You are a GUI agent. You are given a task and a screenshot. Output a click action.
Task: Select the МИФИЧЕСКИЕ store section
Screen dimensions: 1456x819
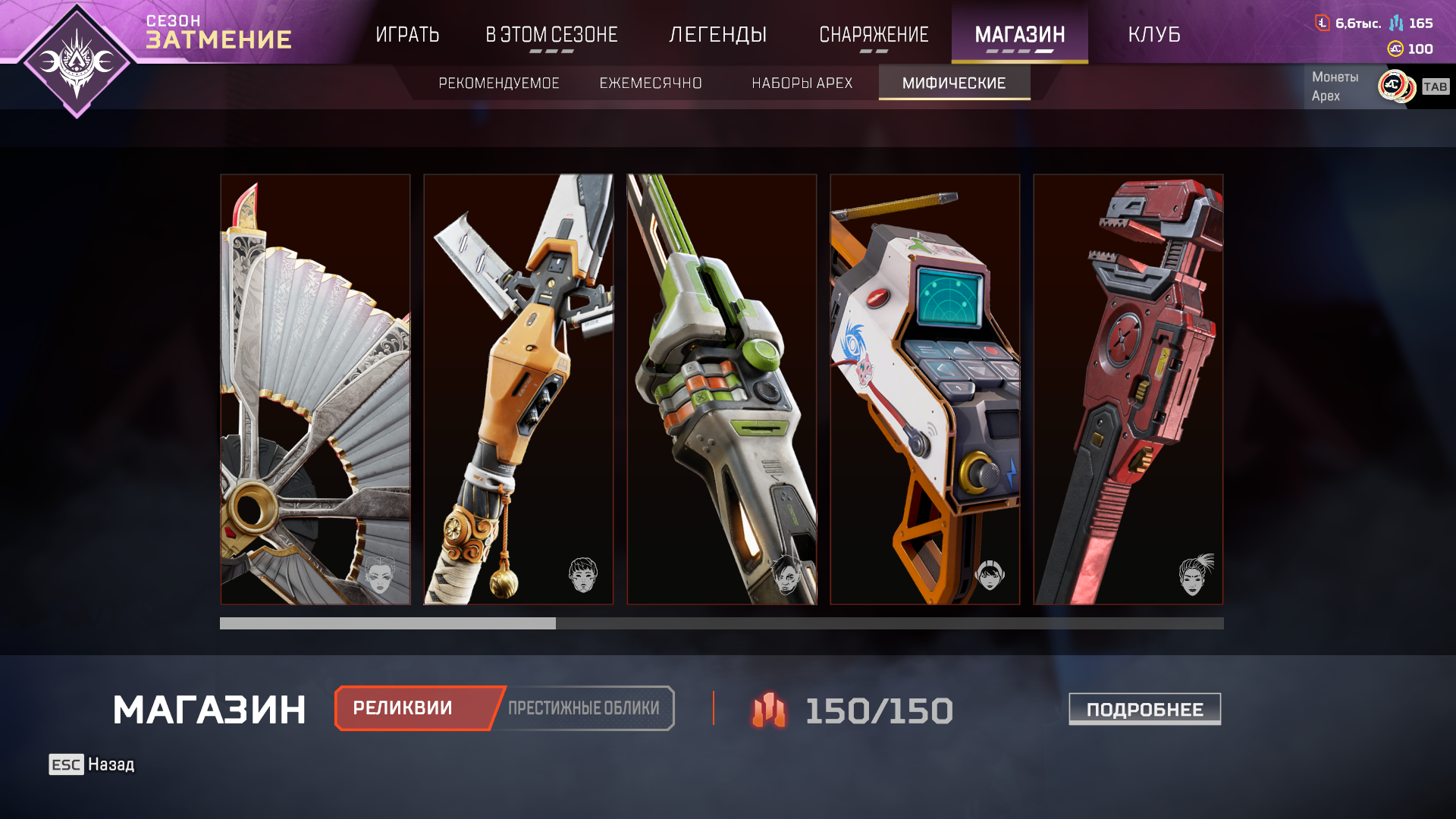954,83
